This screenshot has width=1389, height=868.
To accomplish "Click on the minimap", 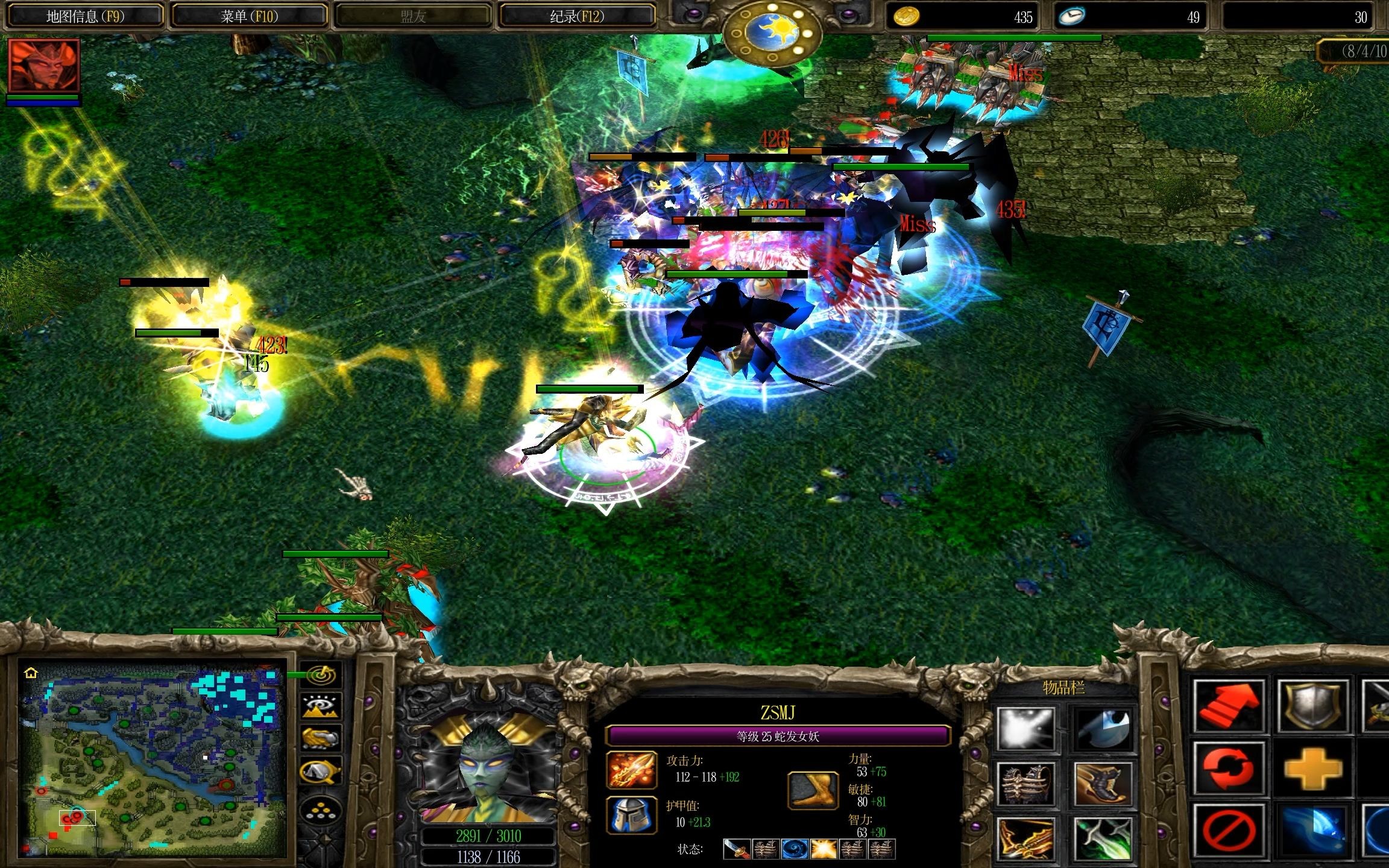I will click(x=151, y=759).
